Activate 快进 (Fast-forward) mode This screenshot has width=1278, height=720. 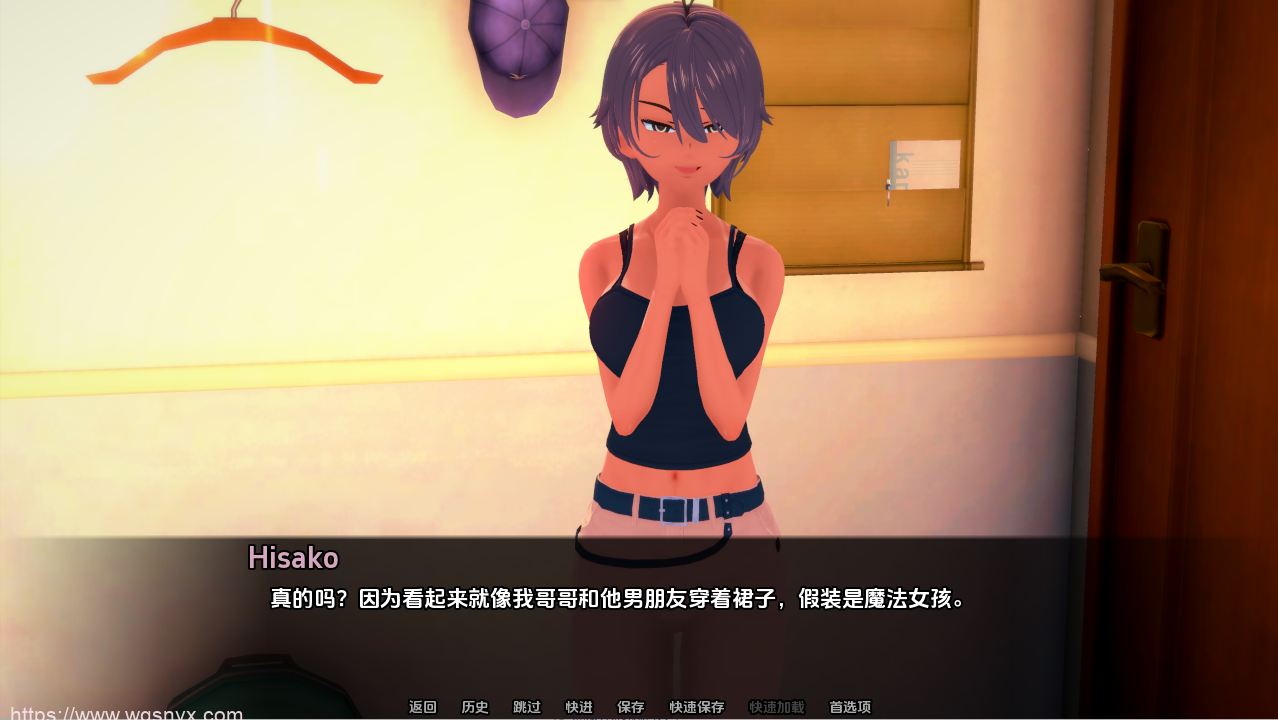pos(579,707)
